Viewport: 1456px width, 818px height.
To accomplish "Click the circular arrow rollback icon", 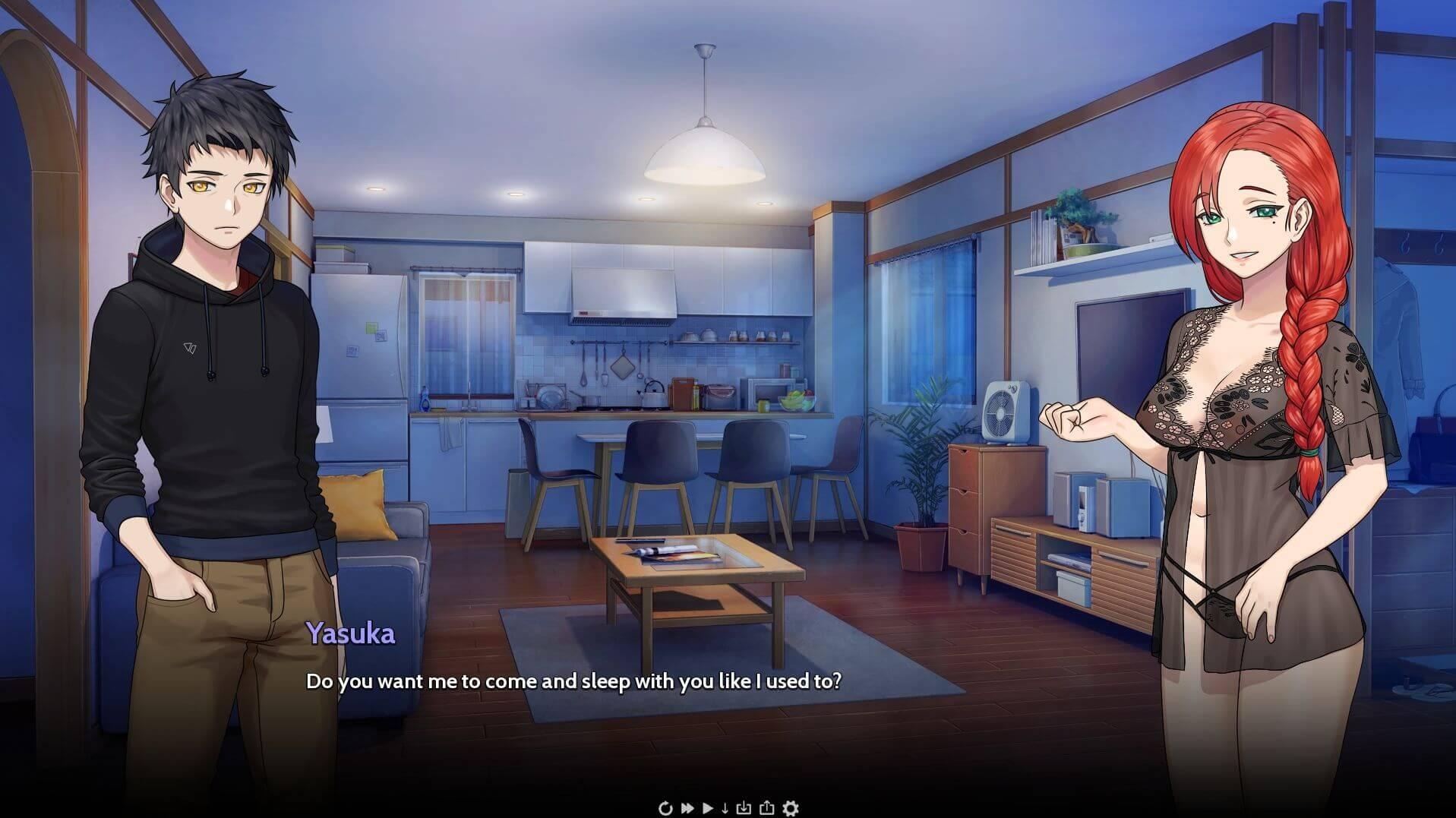I will point(665,808).
